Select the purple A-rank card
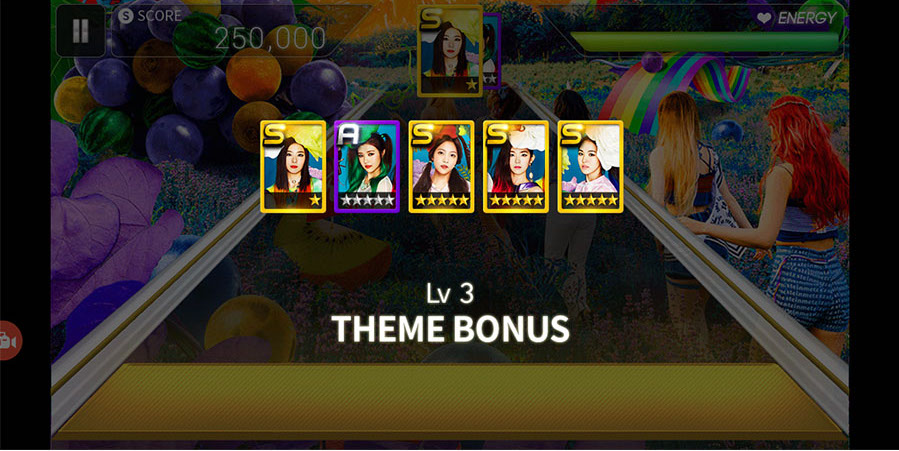This screenshot has width=899, height=451. 366,167
